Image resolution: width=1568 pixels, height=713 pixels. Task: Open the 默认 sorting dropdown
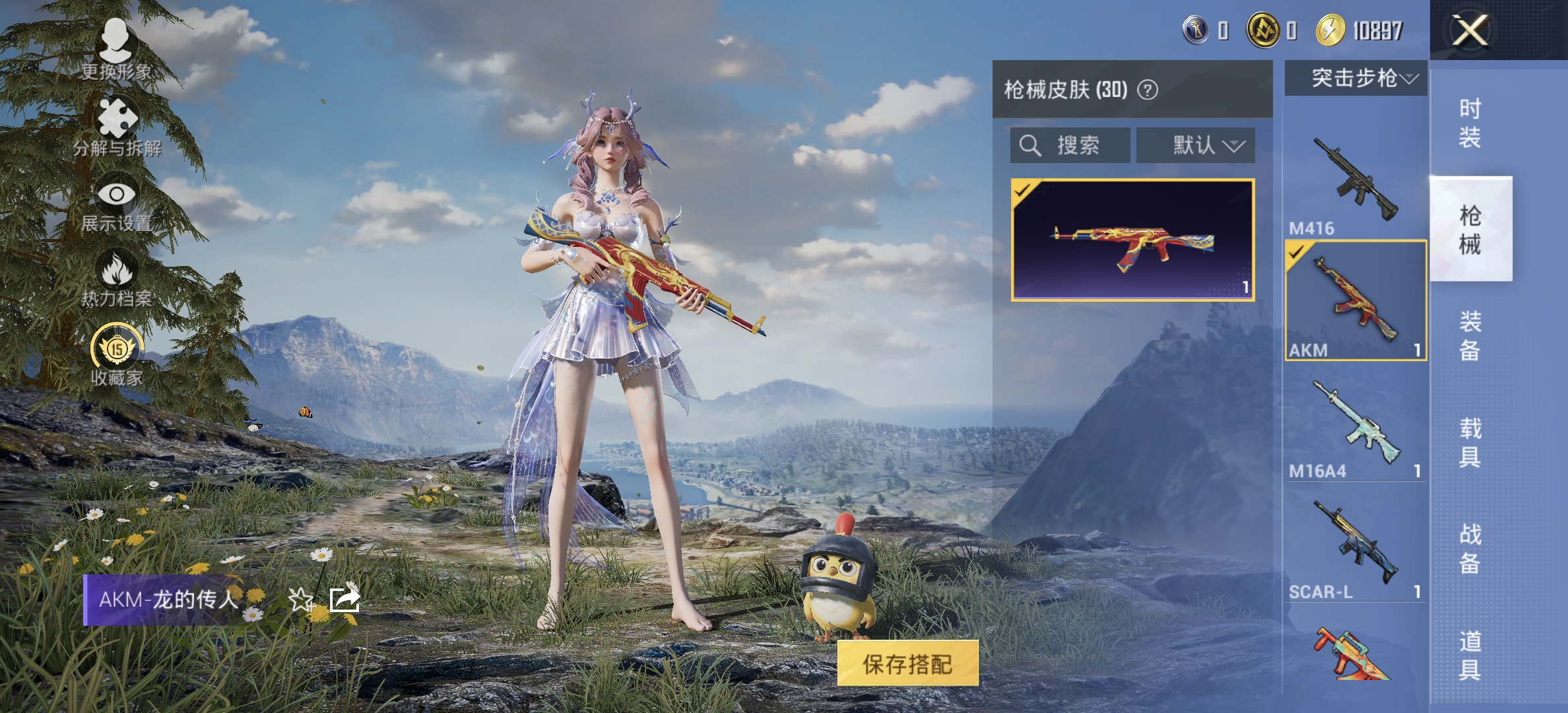click(1196, 147)
